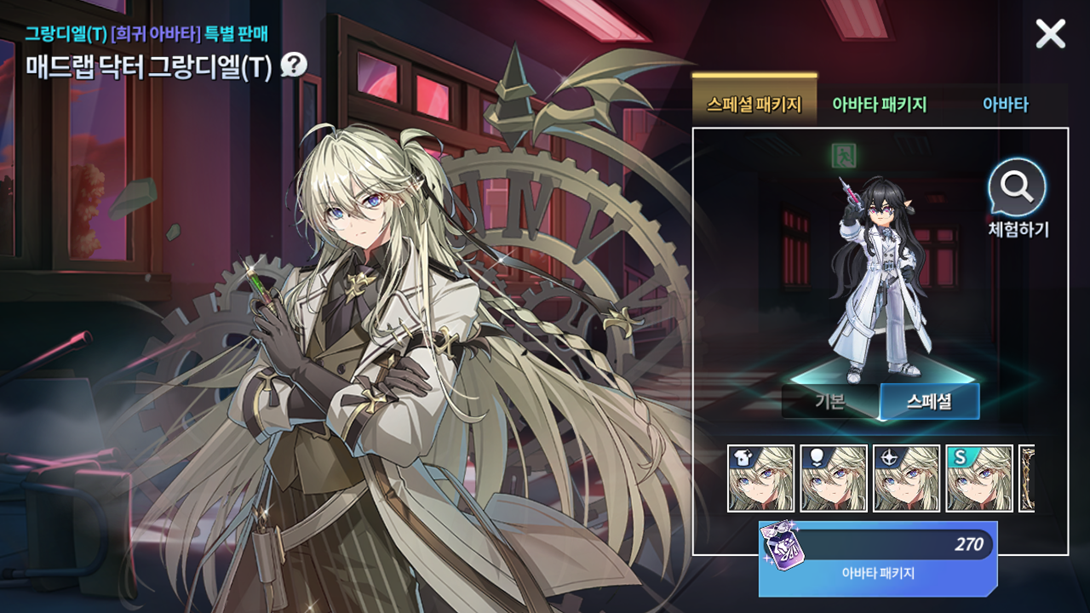1090x613 pixels.
Task: Select the crosshair emblem item thumbnail
Action: pyautogui.click(x=906, y=479)
